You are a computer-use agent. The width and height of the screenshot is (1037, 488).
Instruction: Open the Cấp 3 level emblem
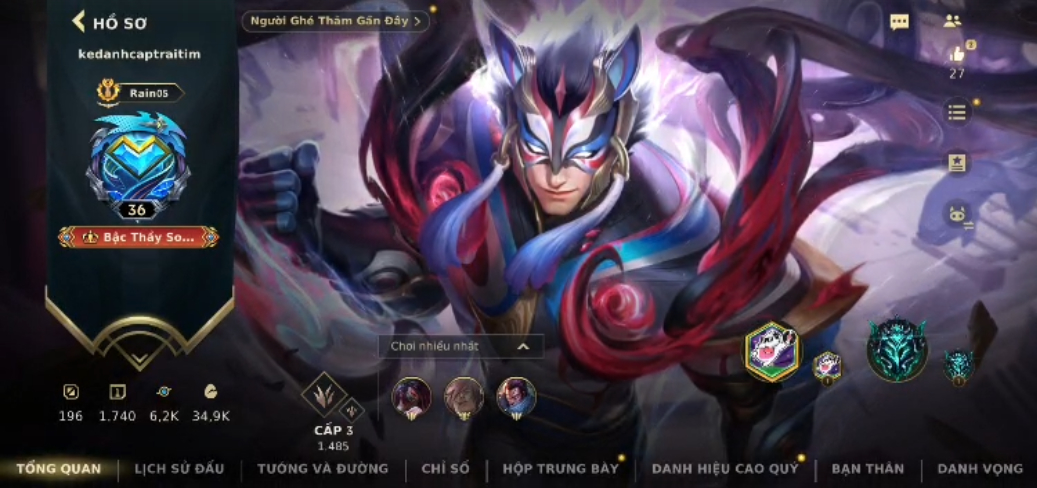click(326, 395)
